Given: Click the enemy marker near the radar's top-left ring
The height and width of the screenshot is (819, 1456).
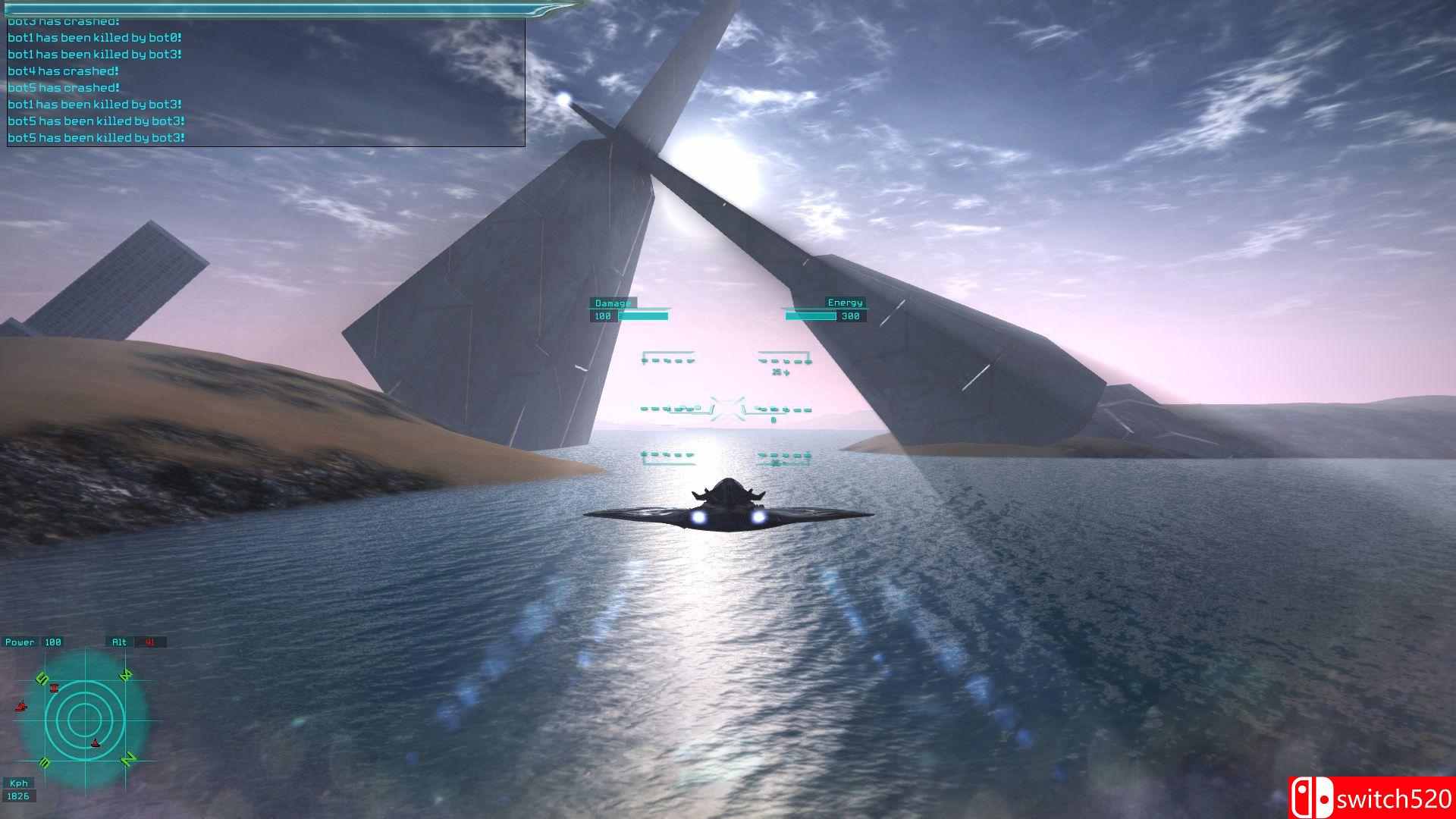Looking at the screenshot, I should [x=54, y=689].
